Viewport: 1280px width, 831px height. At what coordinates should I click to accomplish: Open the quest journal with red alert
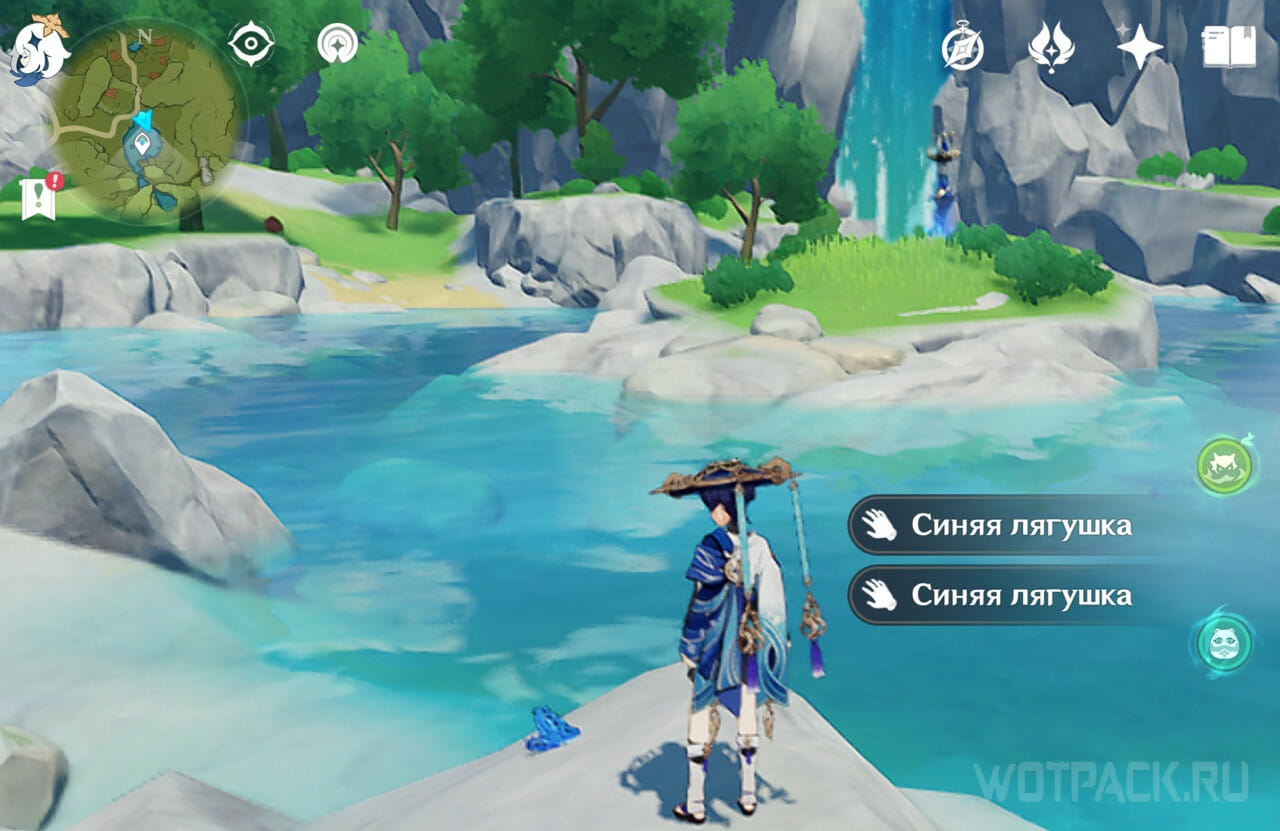[x=40, y=198]
